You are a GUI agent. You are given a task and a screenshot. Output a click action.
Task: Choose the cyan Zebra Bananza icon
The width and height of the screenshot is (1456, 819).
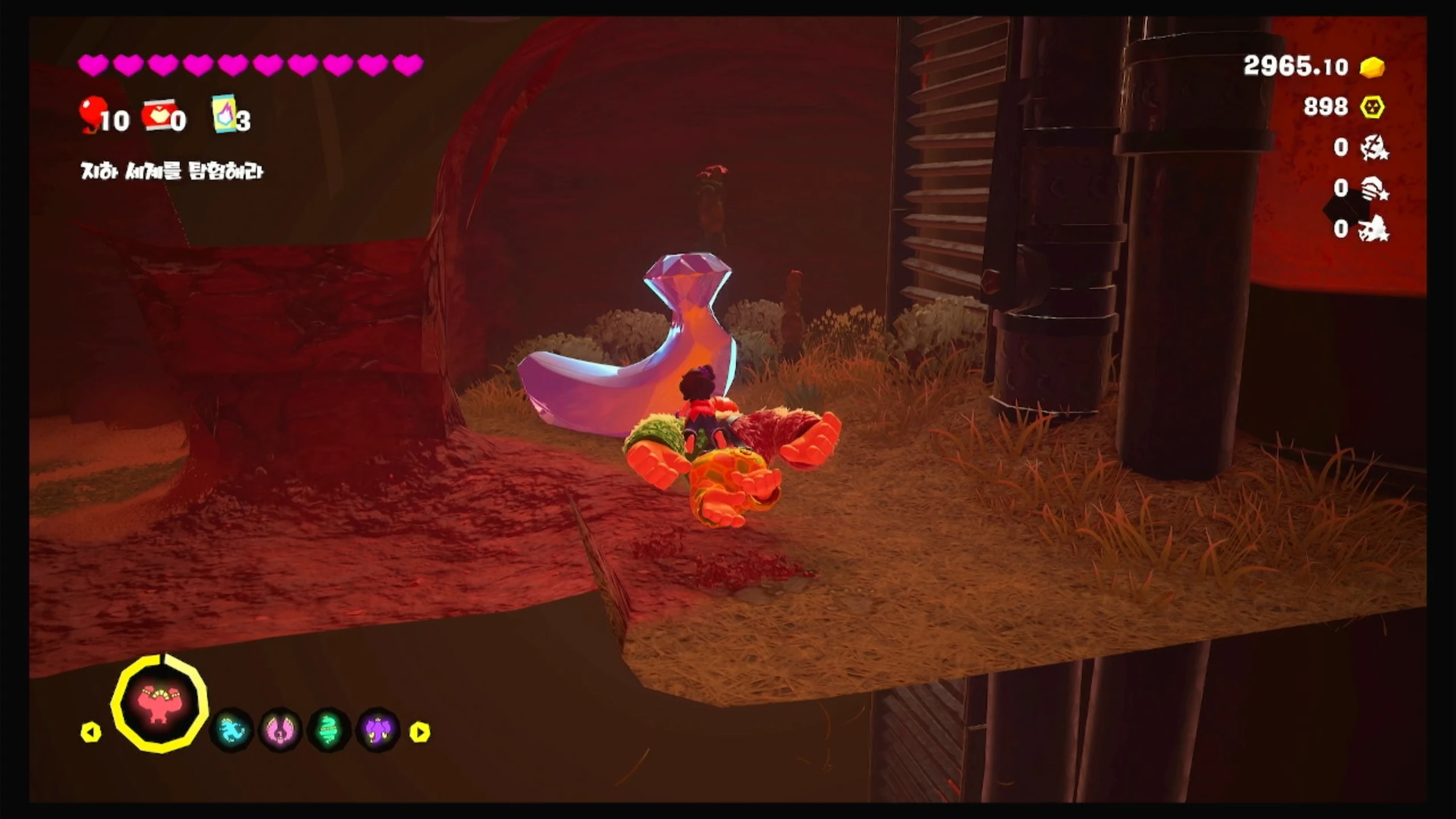pyautogui.click(x=231, y=730)
